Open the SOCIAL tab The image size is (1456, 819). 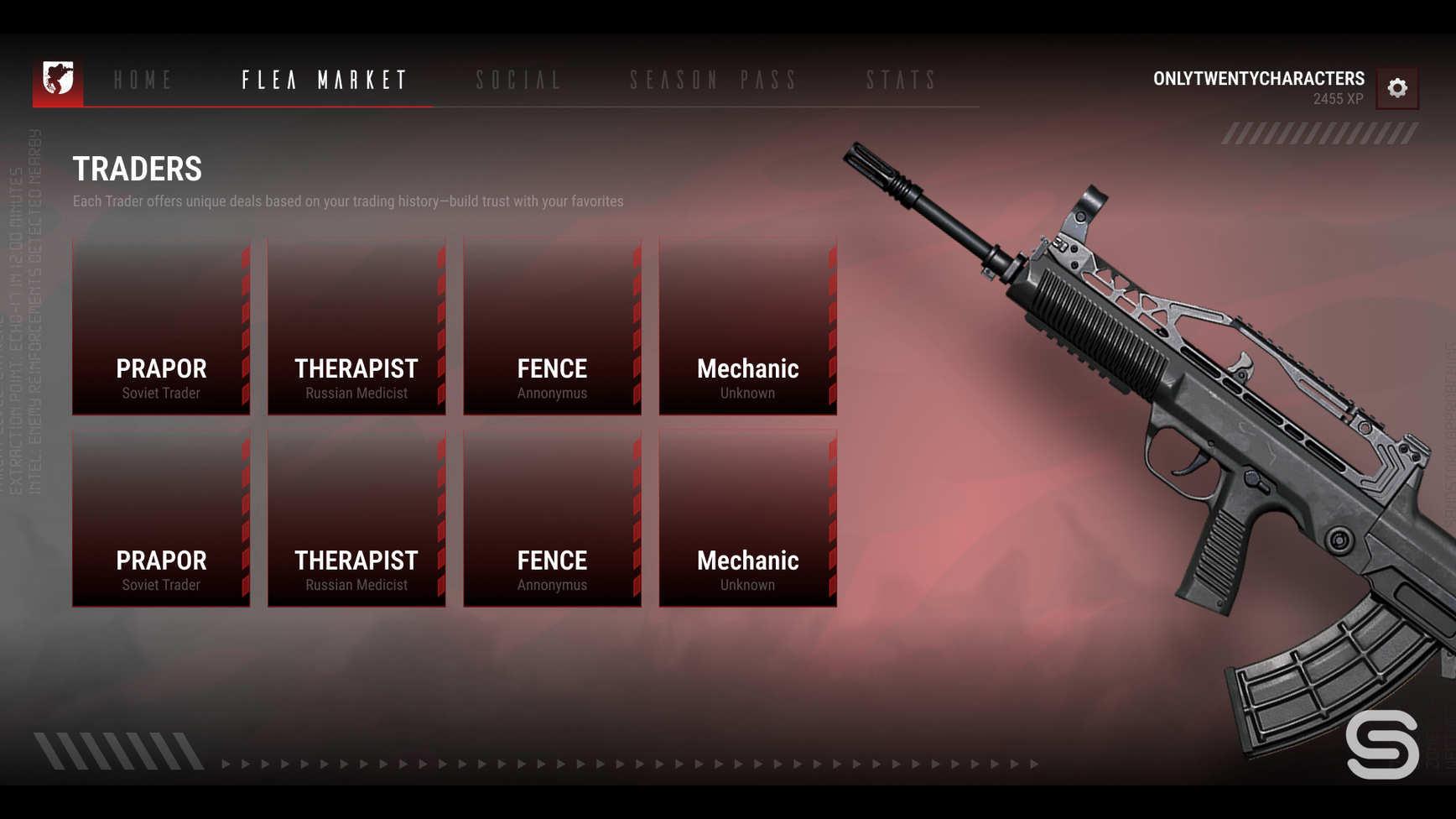[x=517, y=81]
